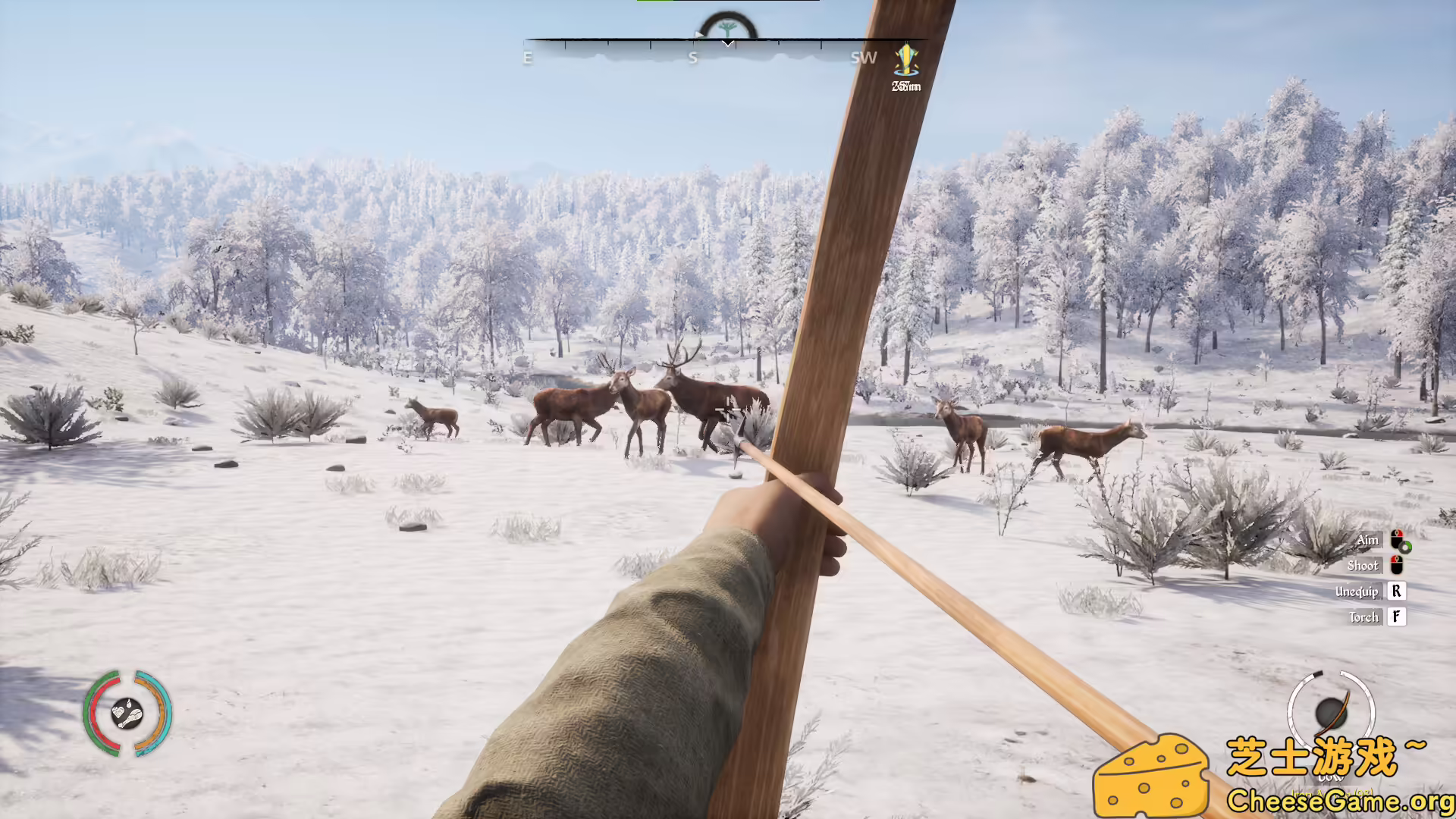Click the white arrow marker on the compass bar
Viewport: 1456px width, 819px height.
coord(698,33)
